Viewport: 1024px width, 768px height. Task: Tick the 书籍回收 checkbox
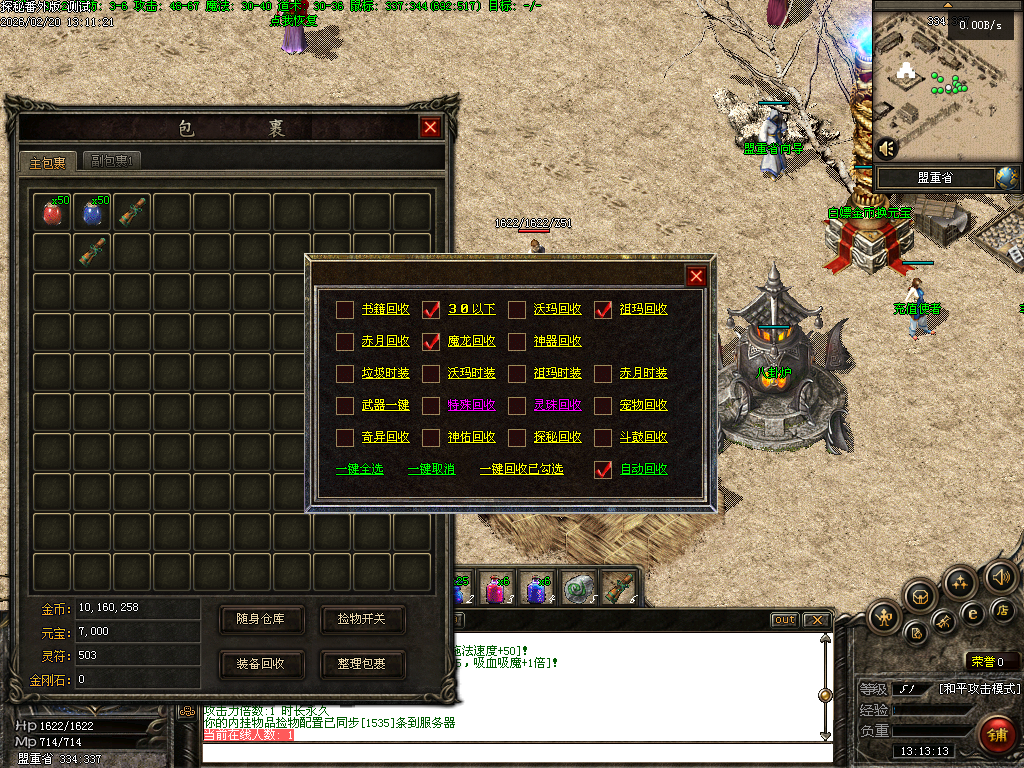pos(344,309)
